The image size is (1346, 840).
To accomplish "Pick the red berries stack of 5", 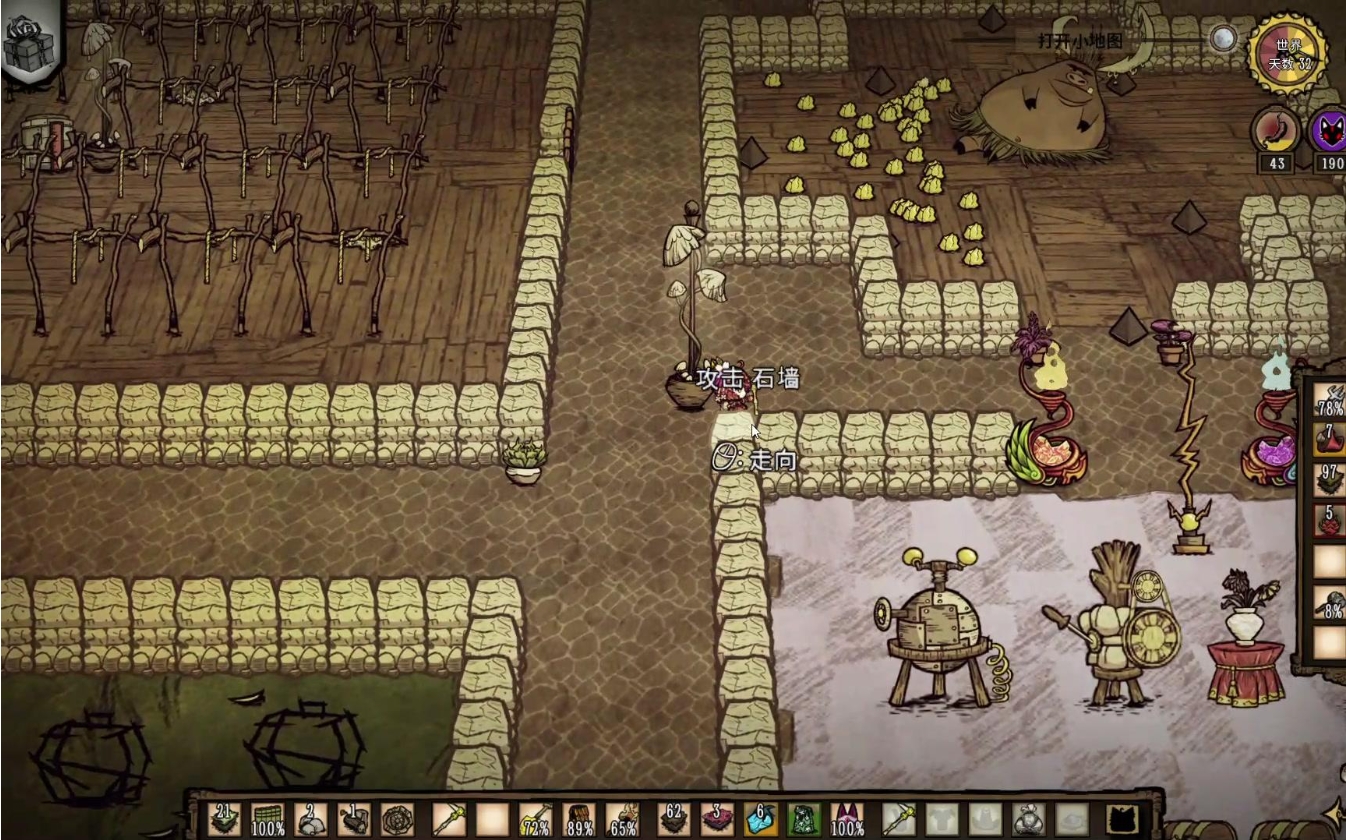I will (x=1329, y=522).
